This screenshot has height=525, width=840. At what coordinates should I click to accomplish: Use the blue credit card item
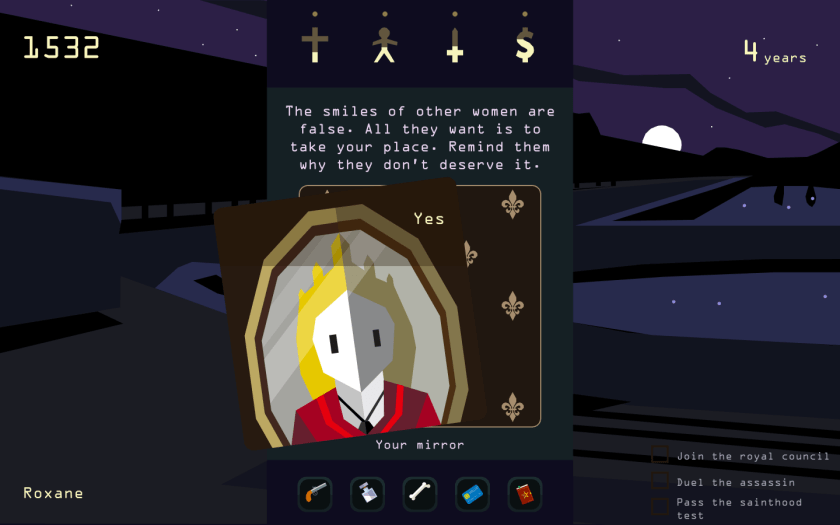(x=472, y=494)
